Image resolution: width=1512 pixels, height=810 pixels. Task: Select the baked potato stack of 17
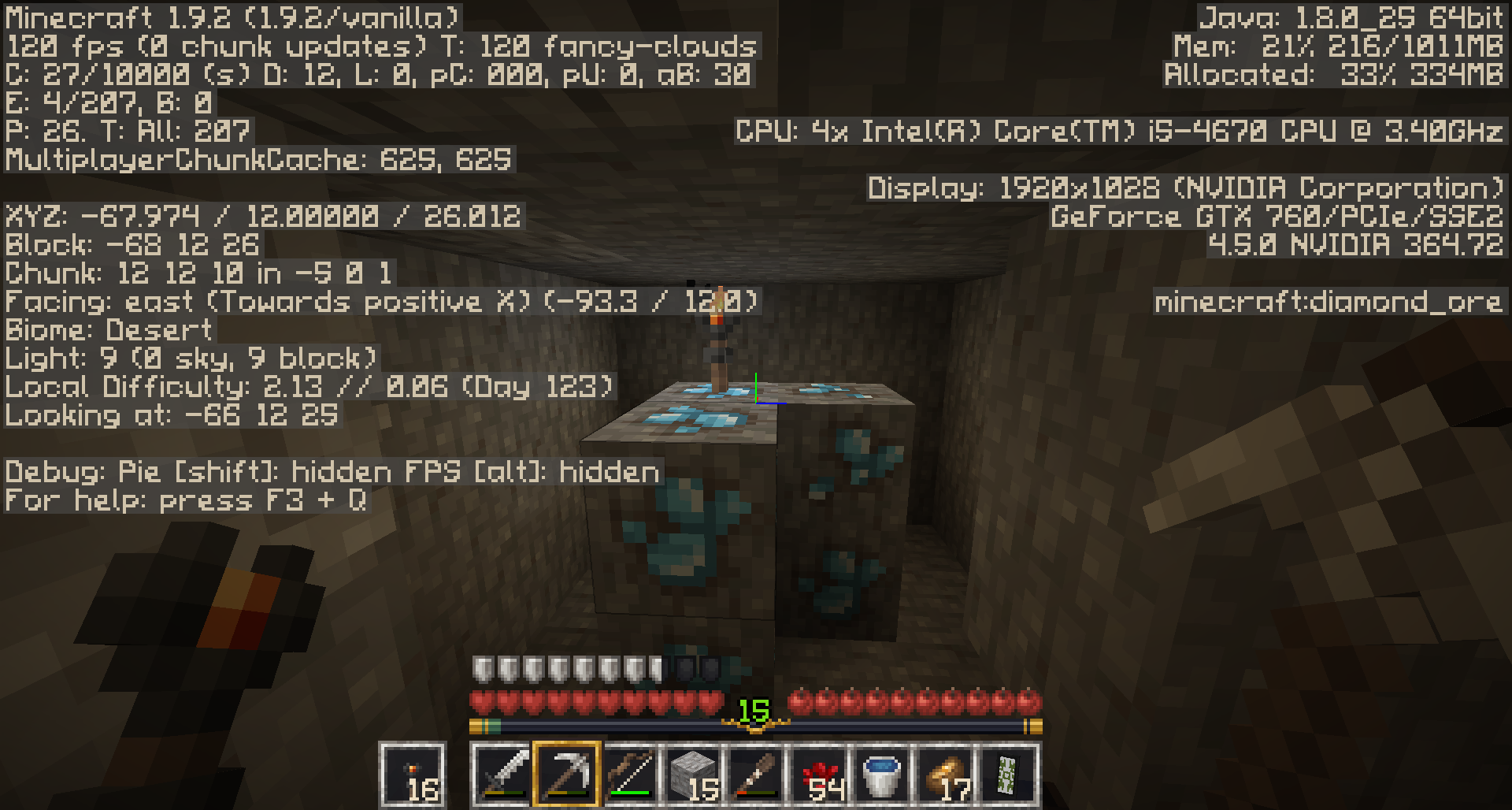pos(945,774)
